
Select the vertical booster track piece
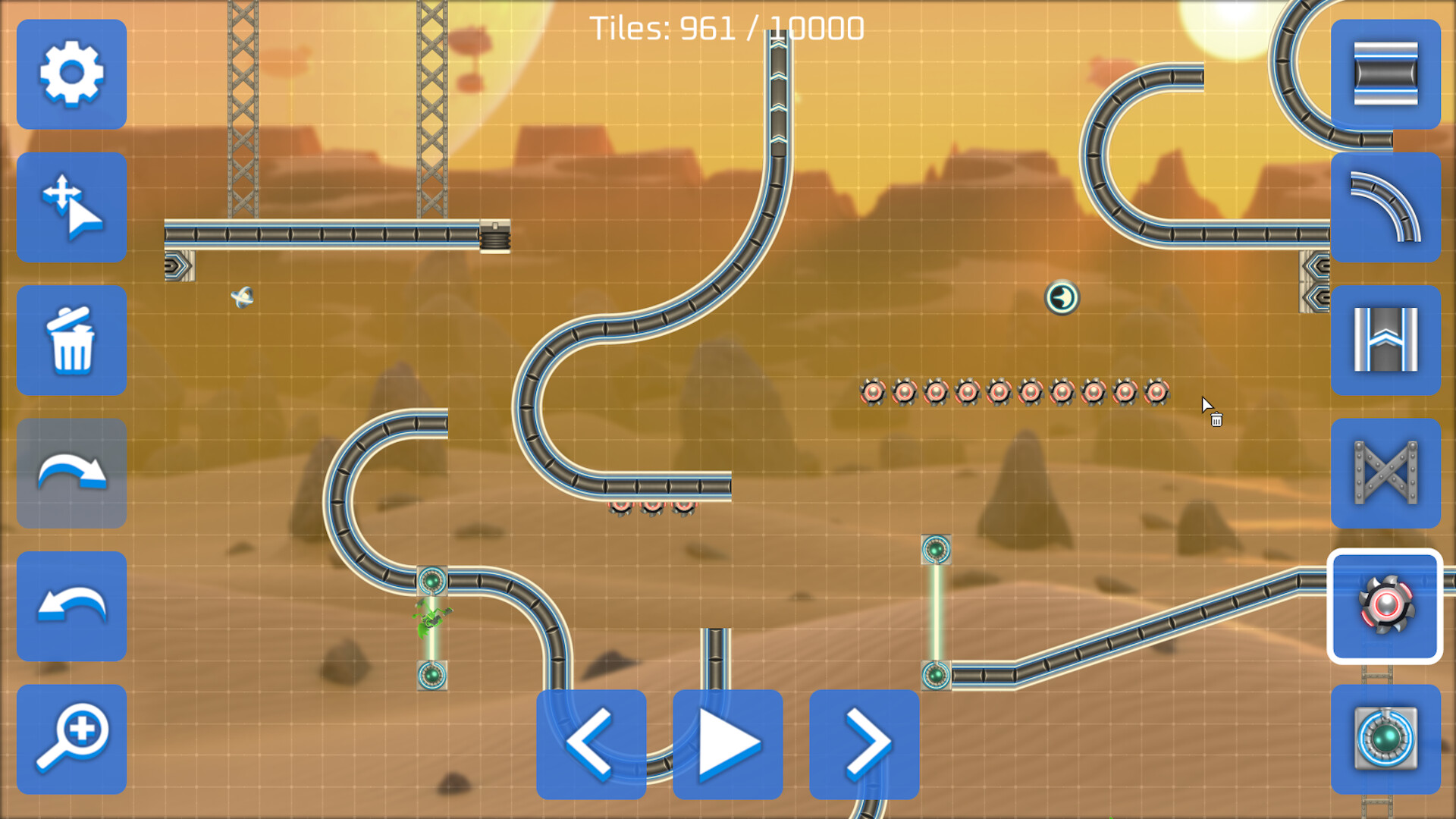[1386, 340]
